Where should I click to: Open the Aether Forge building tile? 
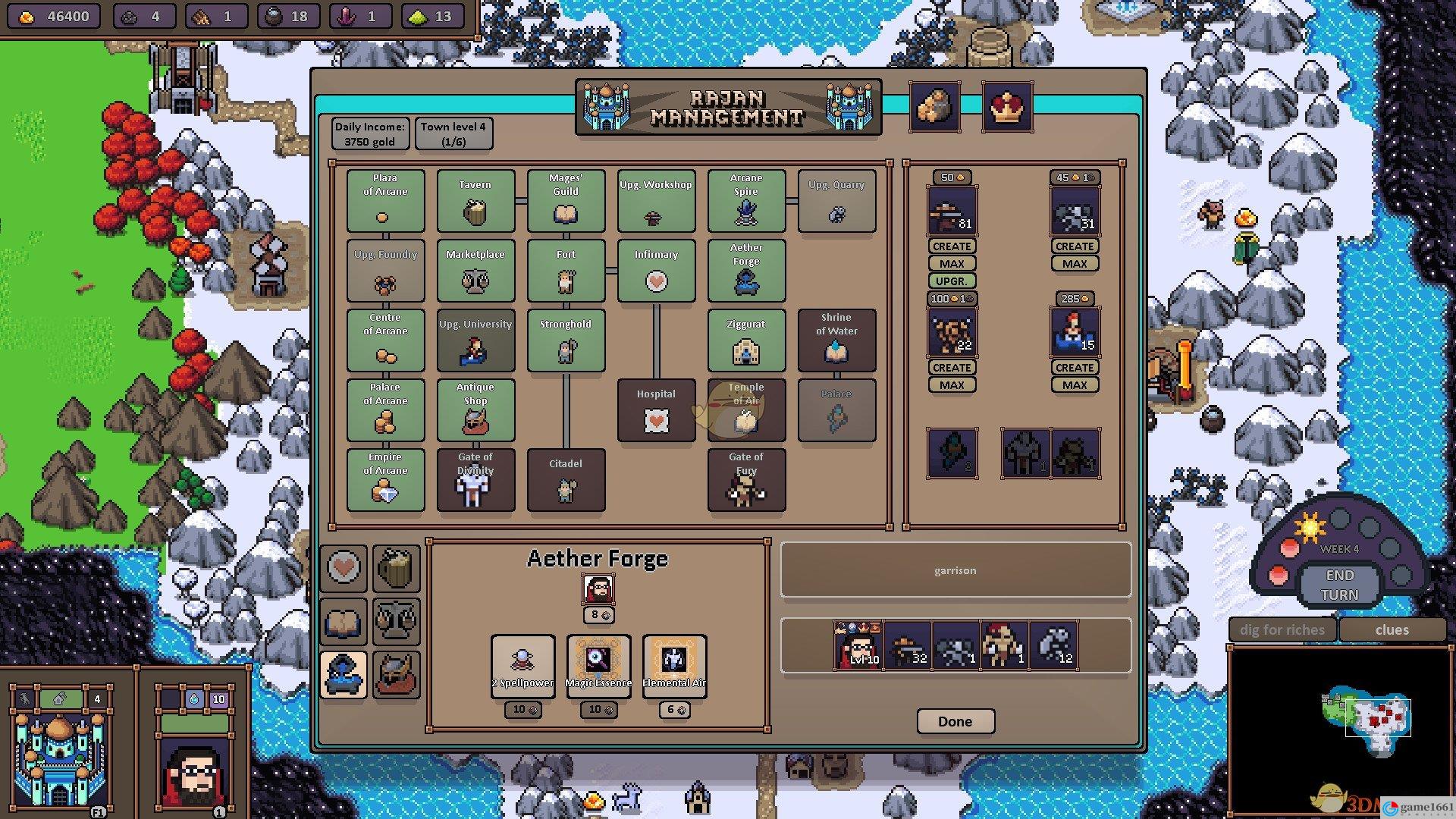point(746,271)
